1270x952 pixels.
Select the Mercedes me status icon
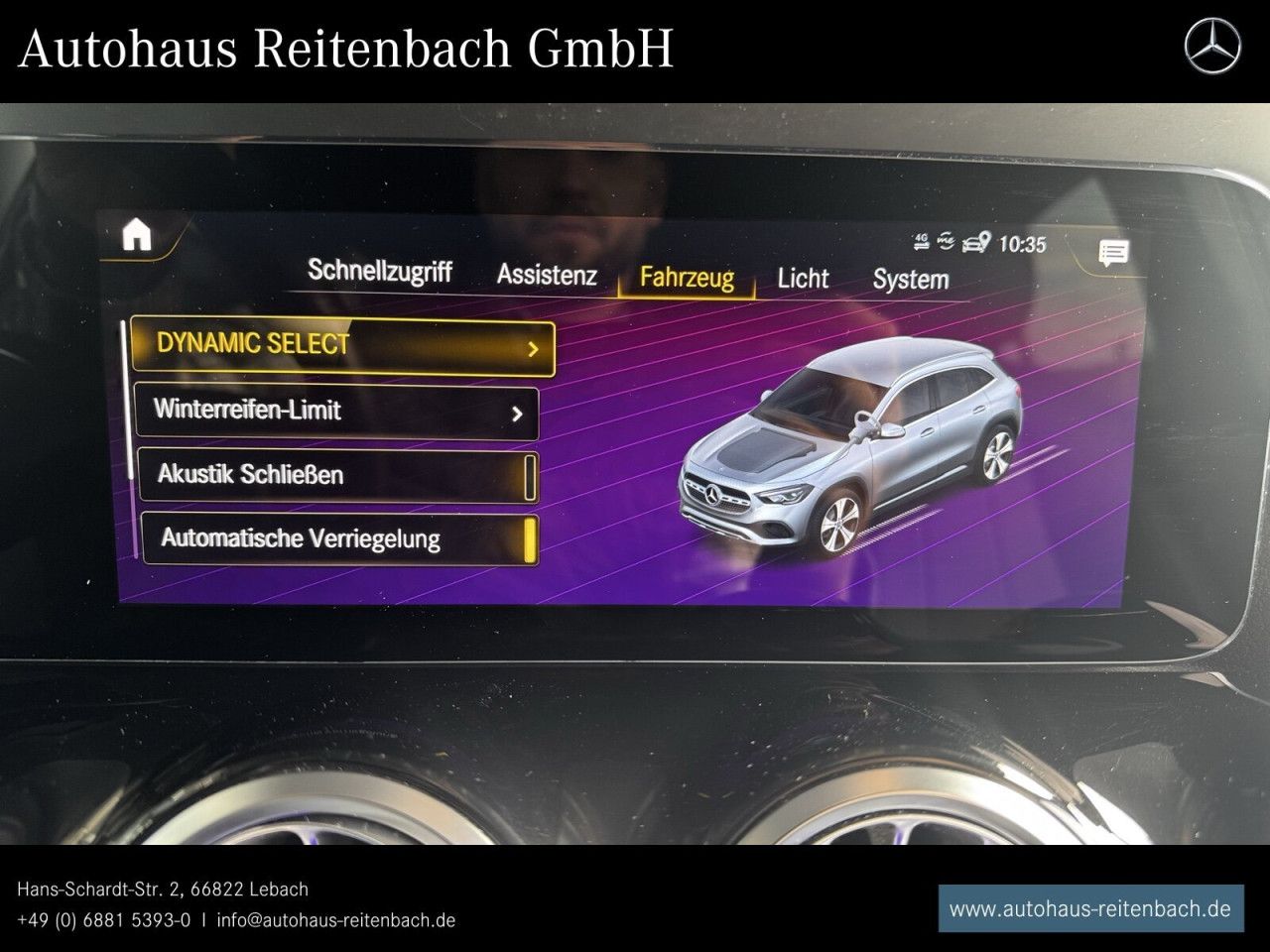[x=946, y=240]
